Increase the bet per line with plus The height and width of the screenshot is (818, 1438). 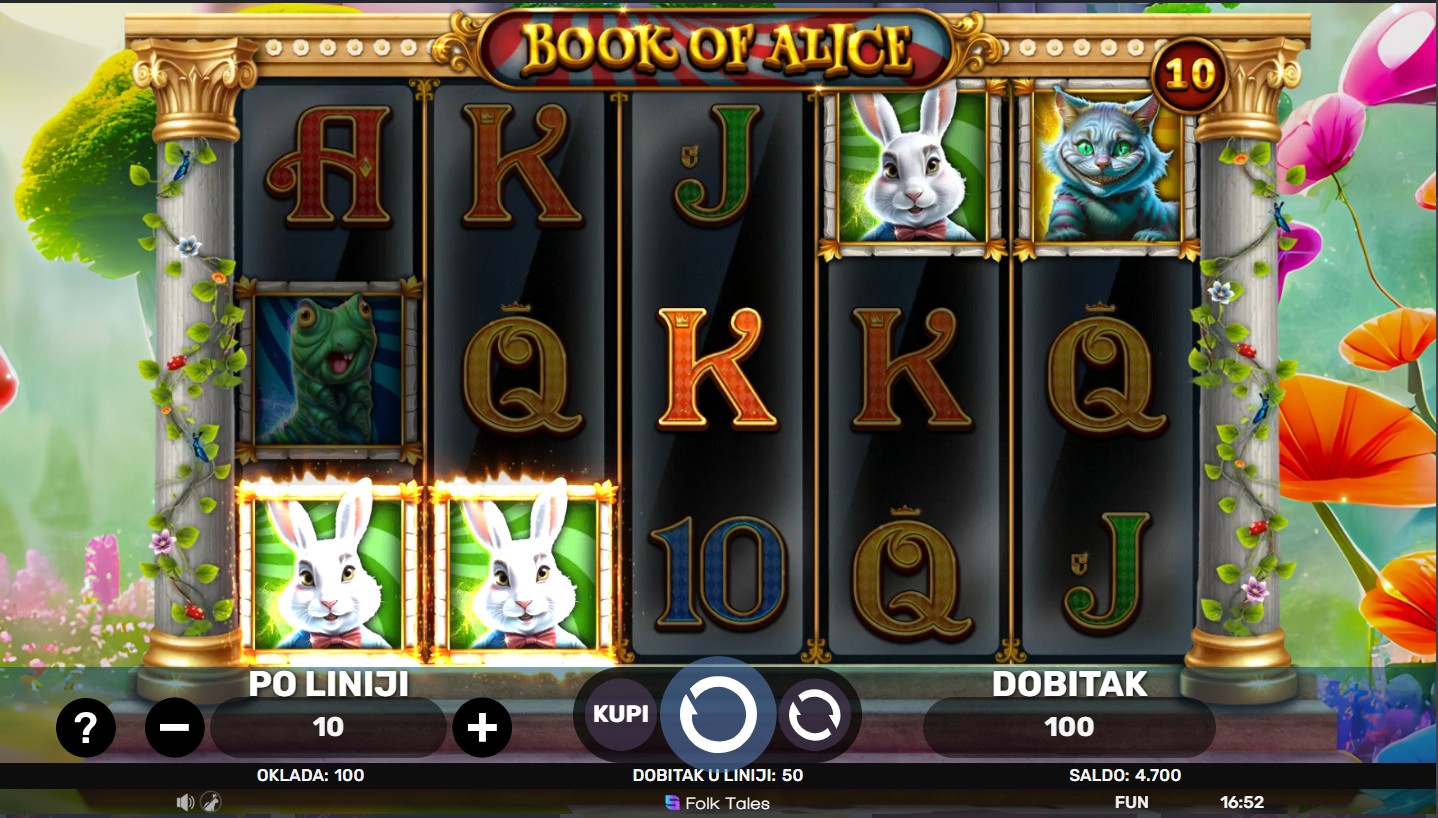point(482,727)
